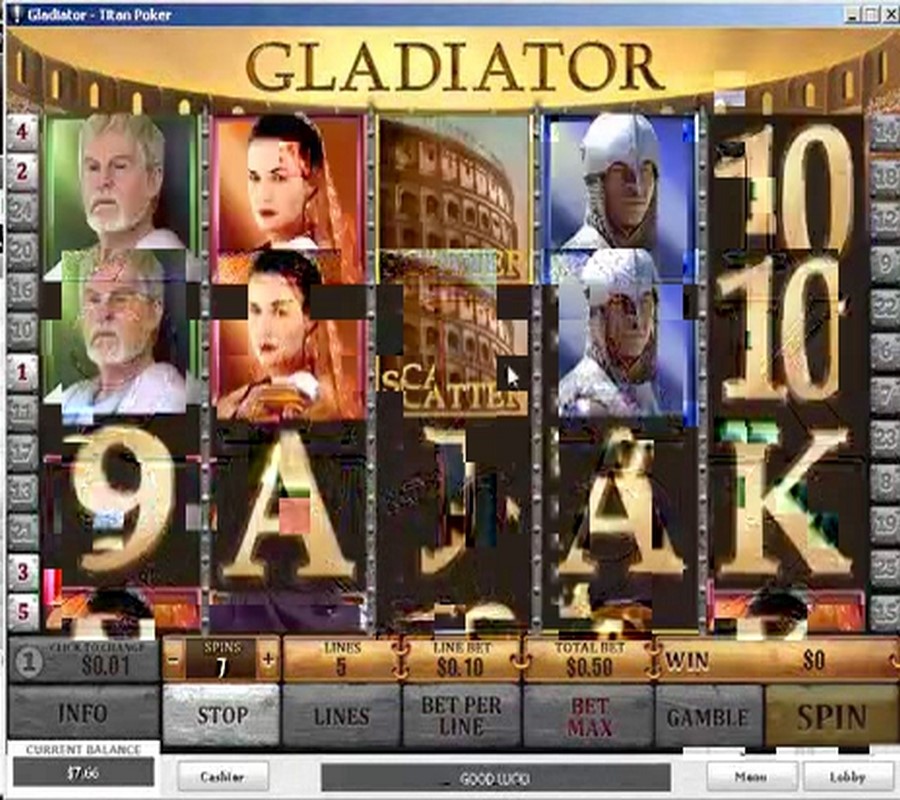The height and width of the screenshot is (800, 900).
Task: Hit the SPIN button
Action: [x=831, y=715]
